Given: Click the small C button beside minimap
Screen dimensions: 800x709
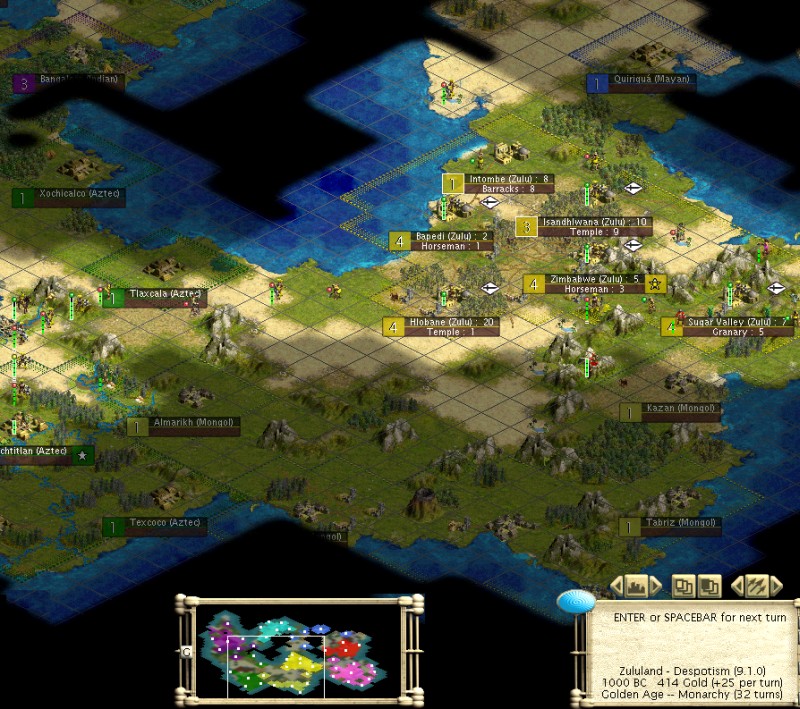Looking at the screenshot, I should pos(186,651).
